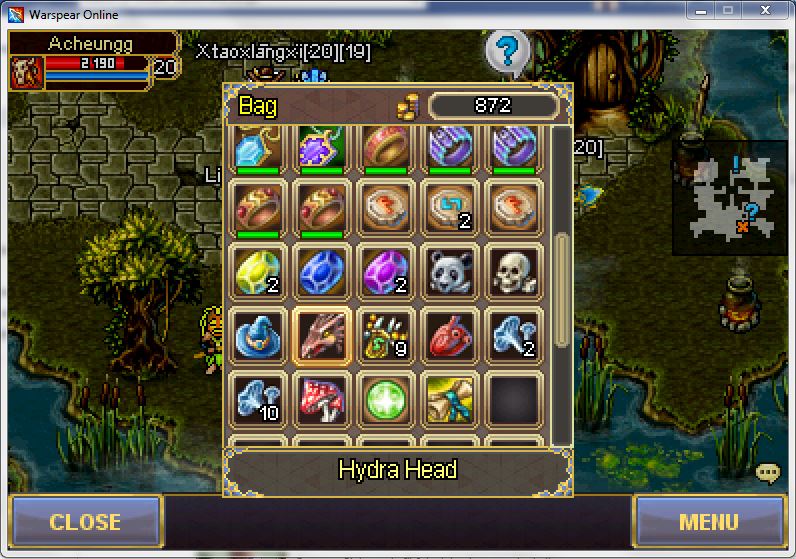The image size is (796, 559).
Task: Choose the clawed gauntlet stack of 9
Action: click(385, 335)
